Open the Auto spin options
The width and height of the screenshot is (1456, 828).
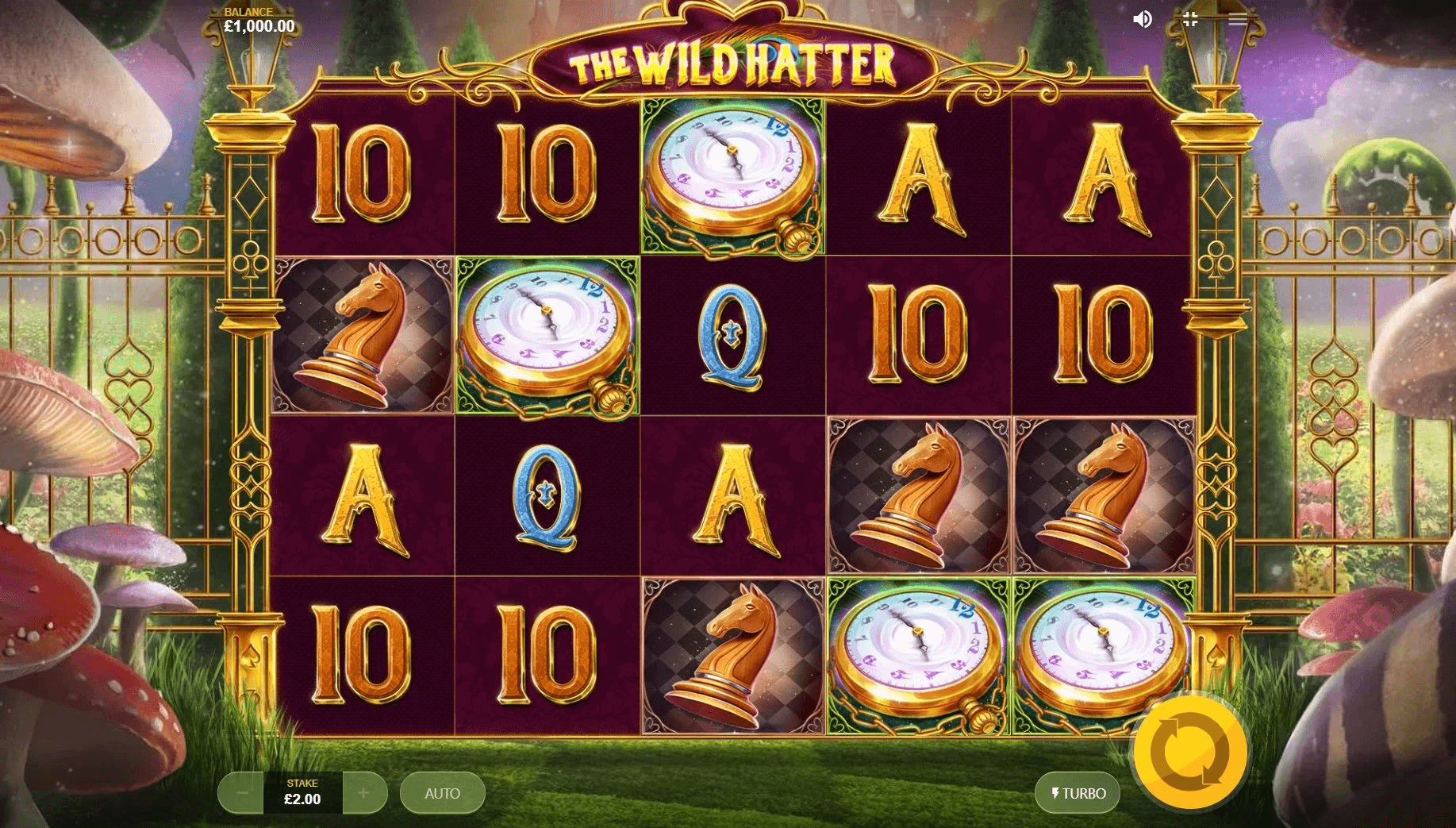[x=442, y=793]
